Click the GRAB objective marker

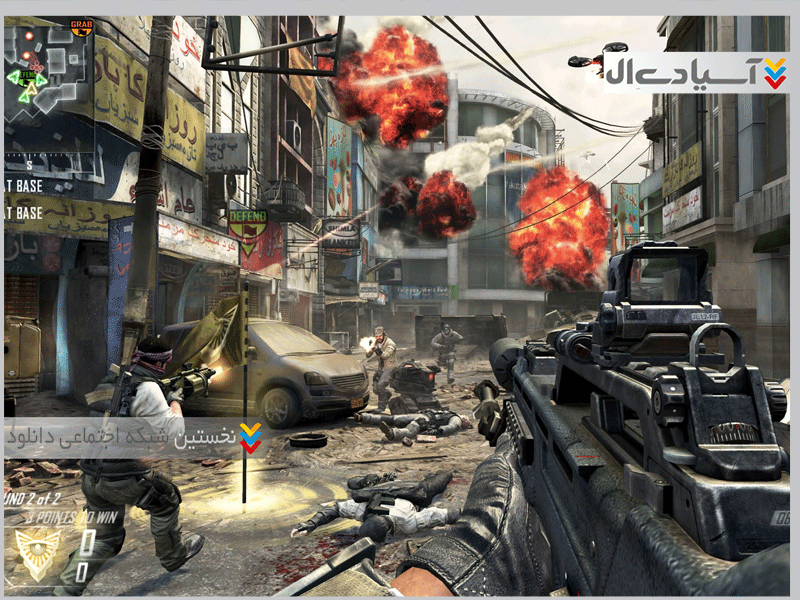(82, 27)
